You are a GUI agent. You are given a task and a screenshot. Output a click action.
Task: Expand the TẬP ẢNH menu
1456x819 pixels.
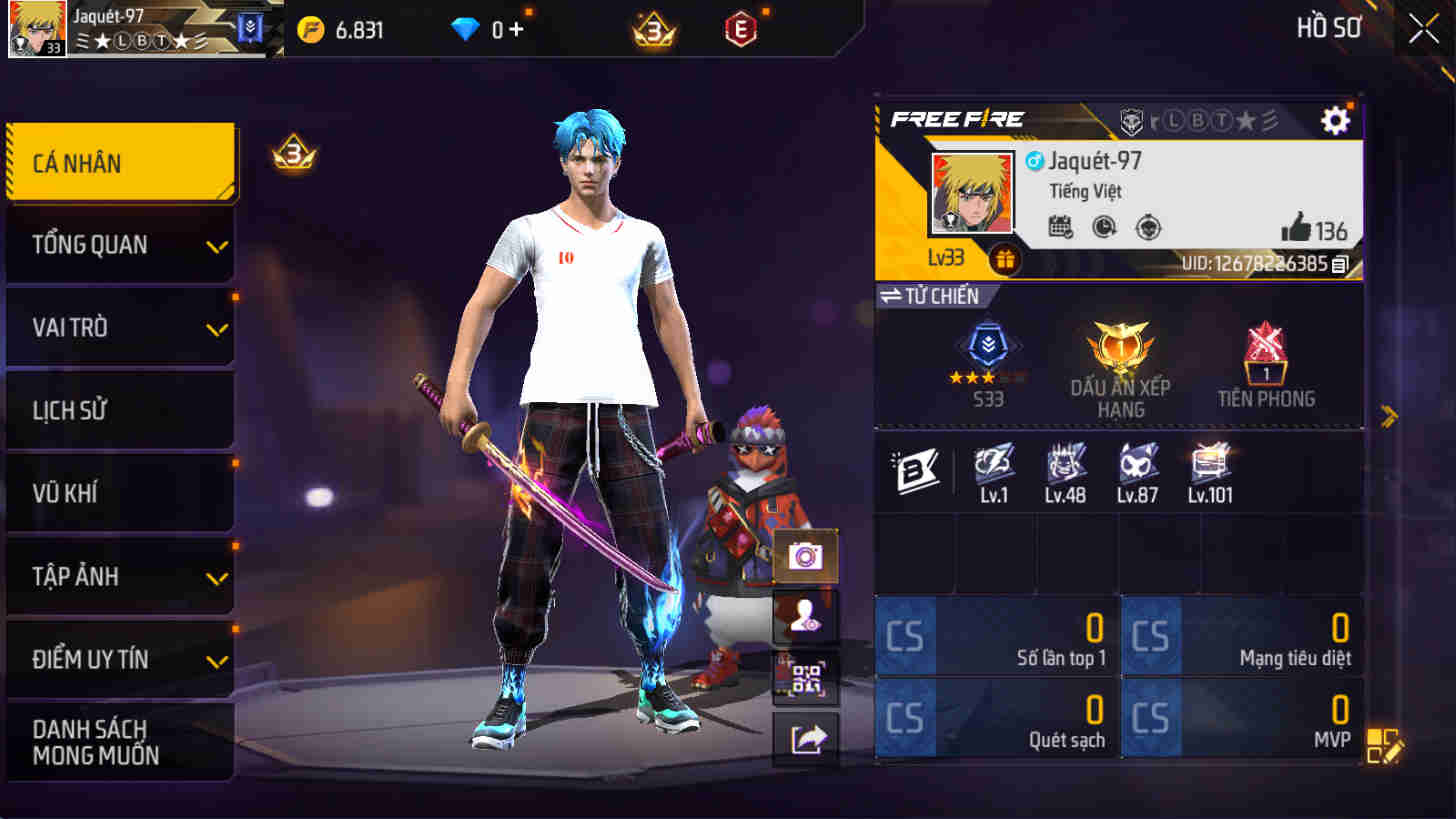coord(120,576)
